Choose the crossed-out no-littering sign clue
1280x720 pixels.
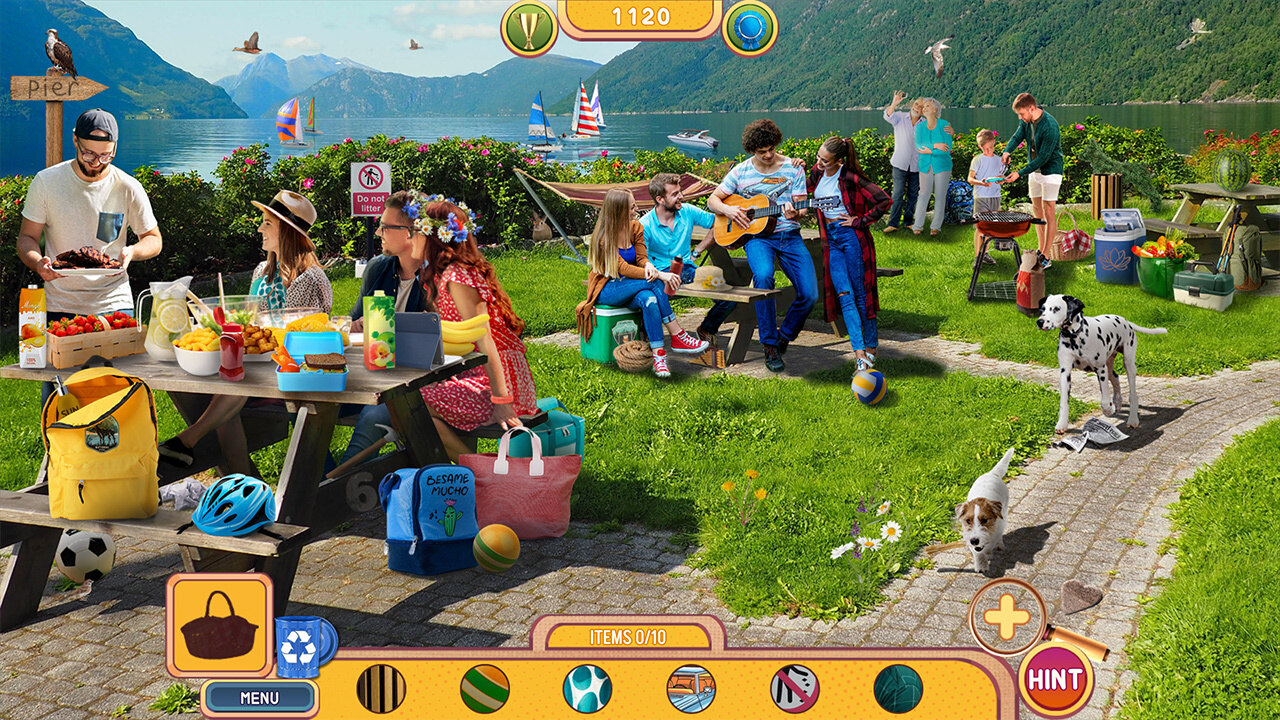click(795, 688)
